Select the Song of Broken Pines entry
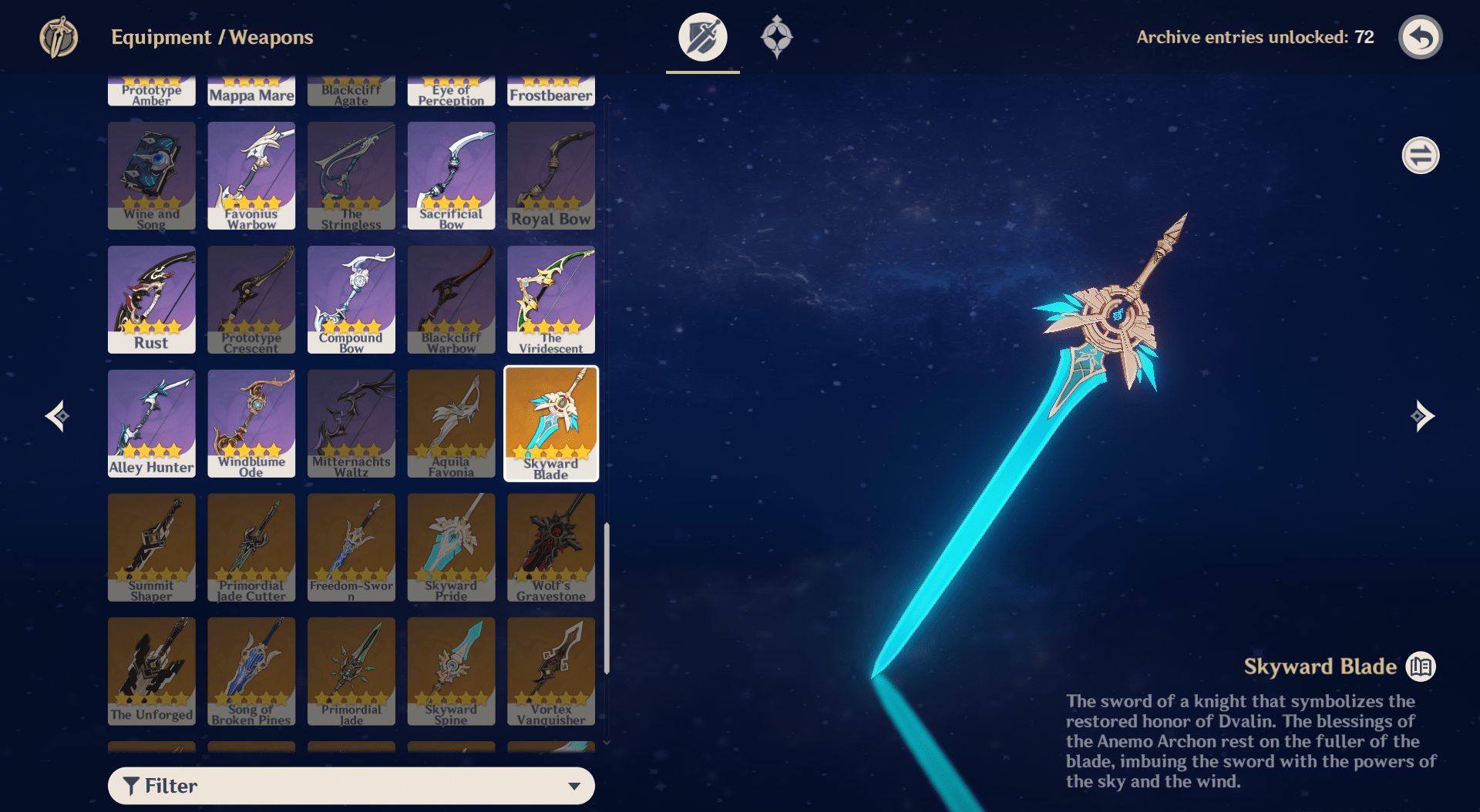1480x812 pixels. pyautogui.click(x=251, y=672)
